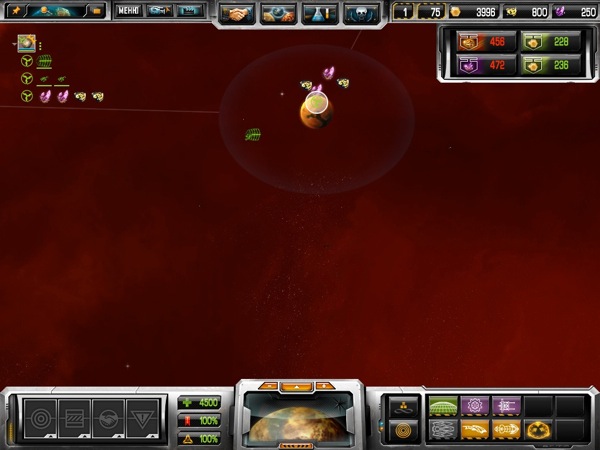The image size is (600, 450).
Task: Click the grey ribbed frigate button
Action: tap(443, 429)
